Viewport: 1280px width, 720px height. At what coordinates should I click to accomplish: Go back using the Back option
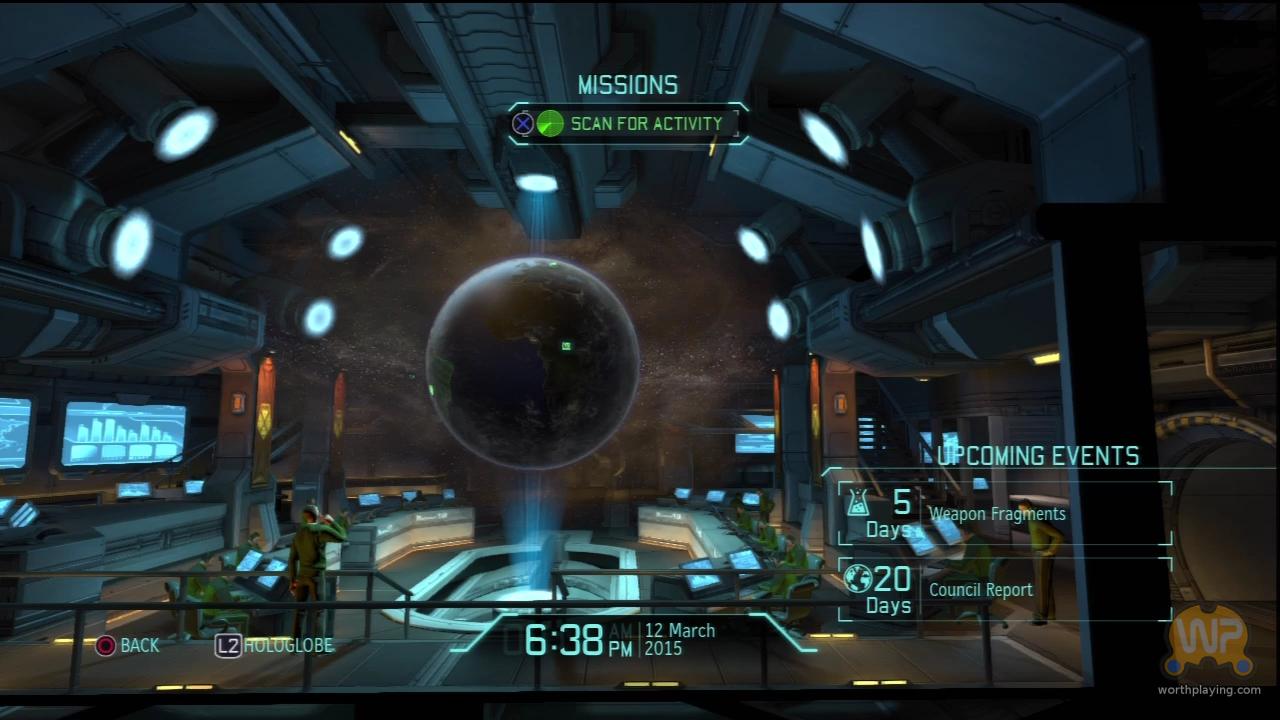click(127, 646)
